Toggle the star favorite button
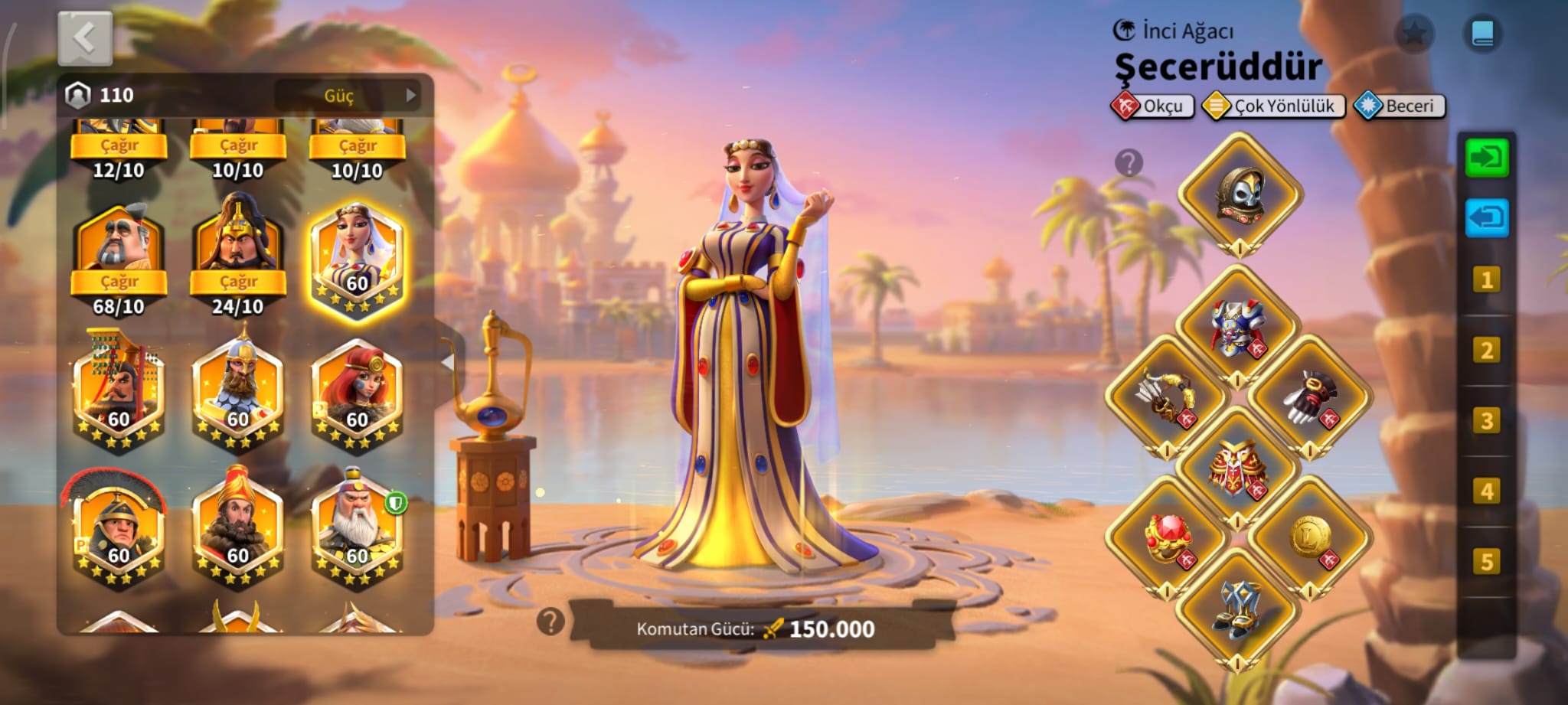Viewport: 1568px width, 705px height. pyautogui.click(x=1413, y=33)
